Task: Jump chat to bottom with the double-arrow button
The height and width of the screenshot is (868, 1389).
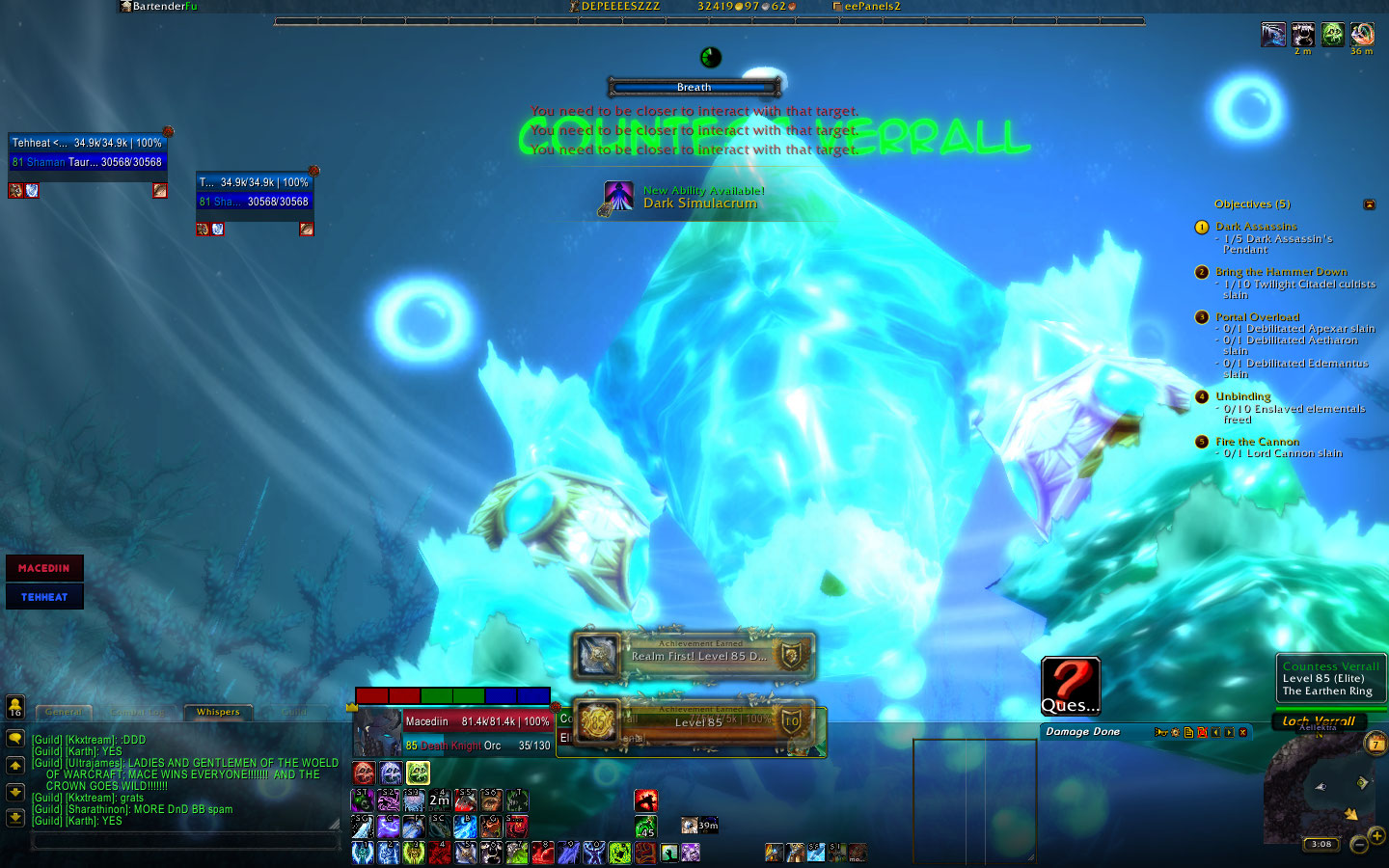Action: tap(15, 817)
